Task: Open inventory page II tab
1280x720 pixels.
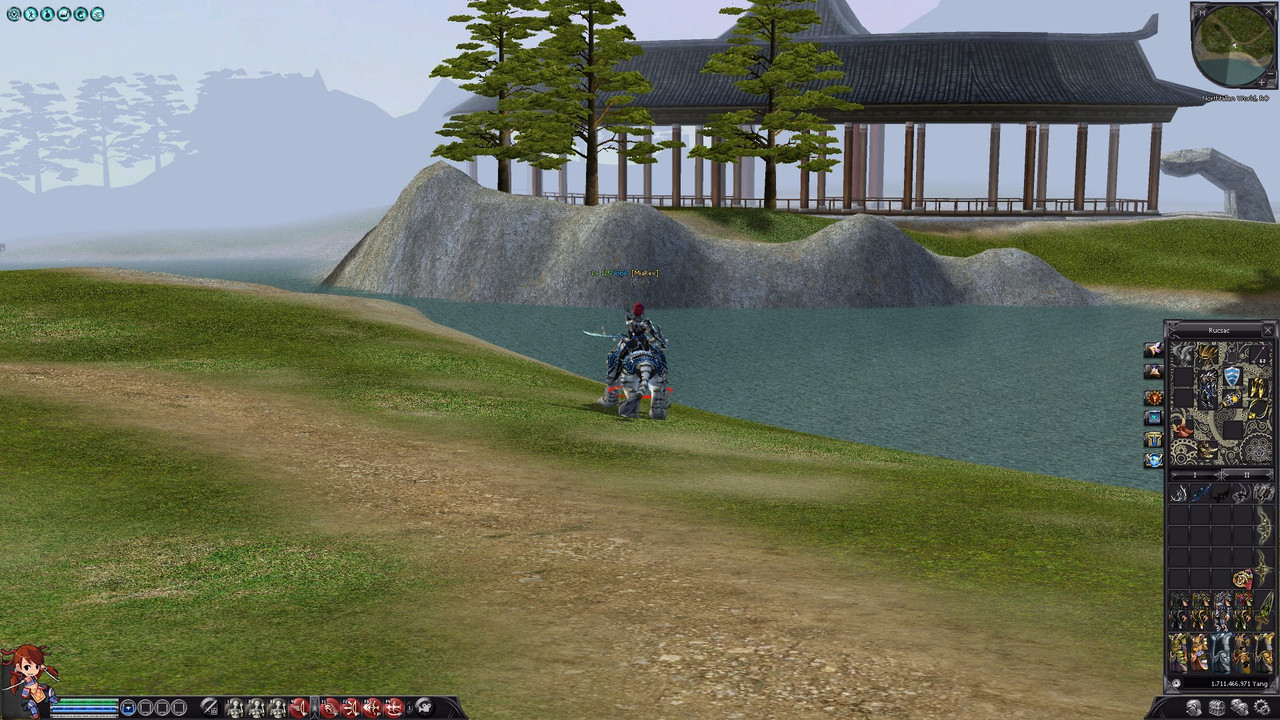Action: (x=1246, y=473)
